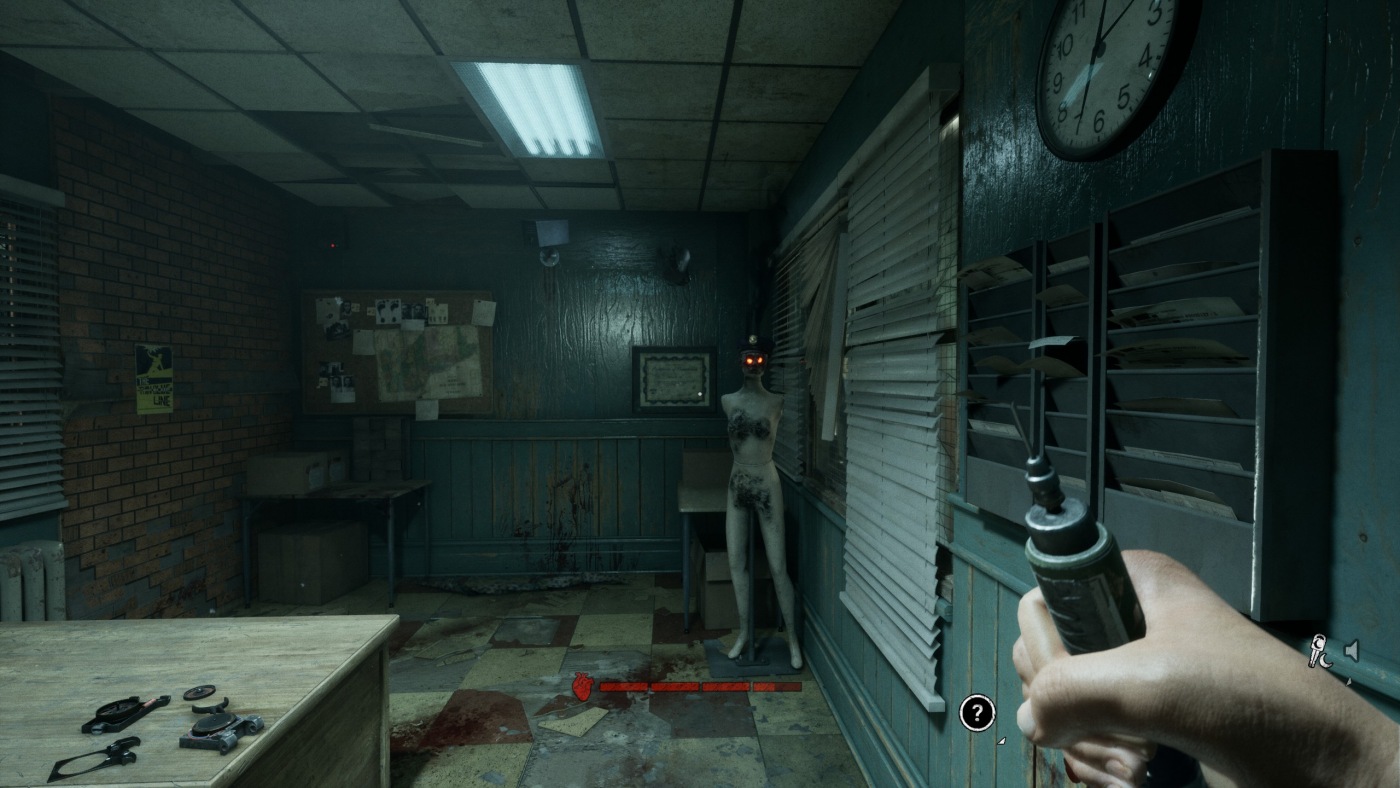This screenshot has width=1400, height=788.
Task: Click the speaker audio indicator icon
Action: click(1352, 649)
